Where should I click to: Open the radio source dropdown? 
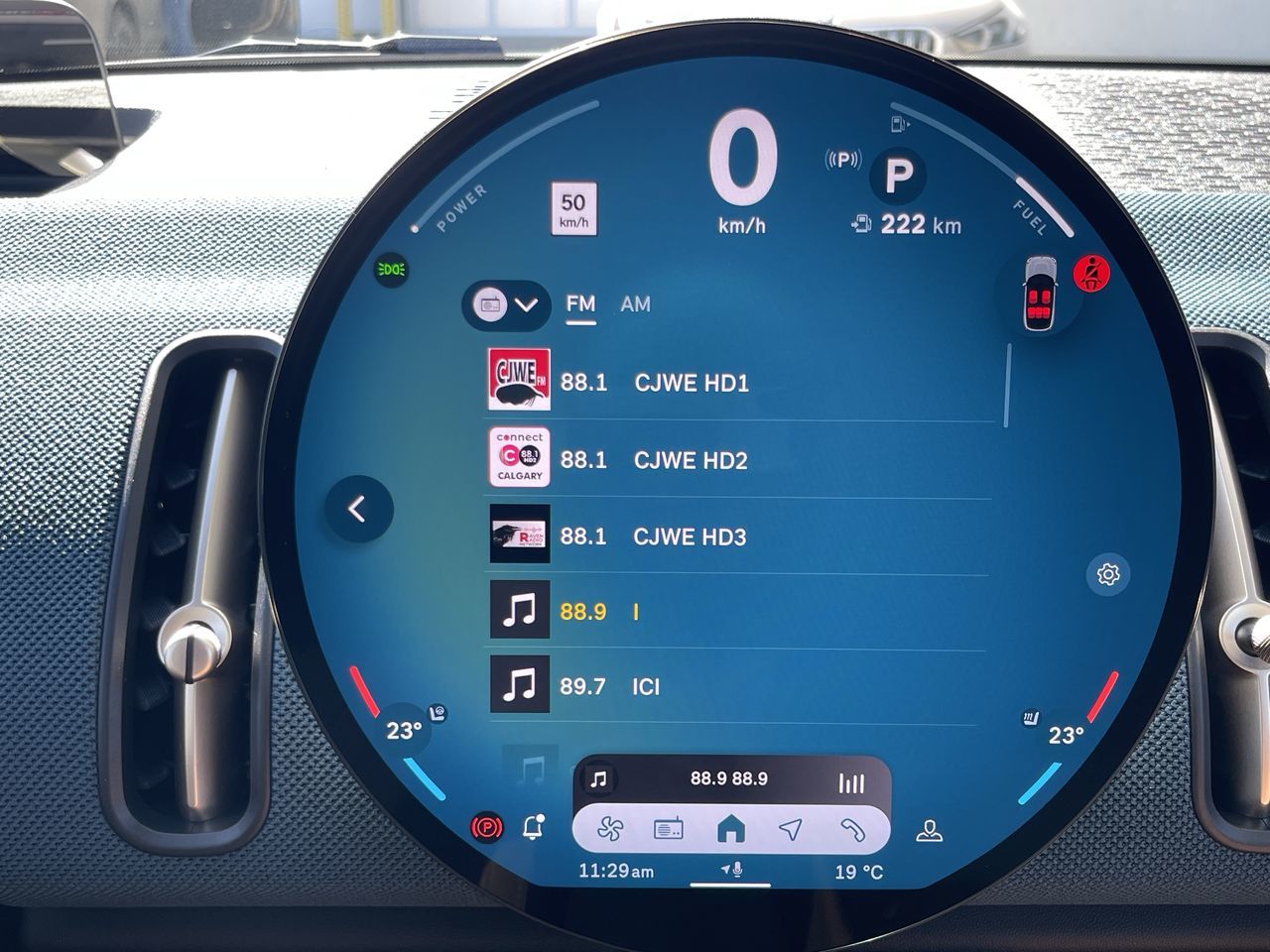pyautogui.click(x=504, y=304)
